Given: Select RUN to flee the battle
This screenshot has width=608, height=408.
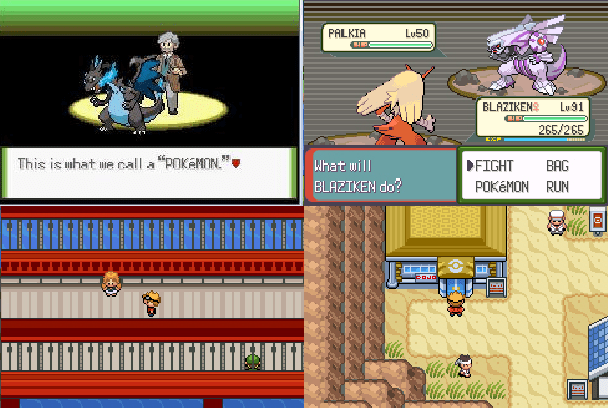Looking at the screenshot, I should click(558, 186).
